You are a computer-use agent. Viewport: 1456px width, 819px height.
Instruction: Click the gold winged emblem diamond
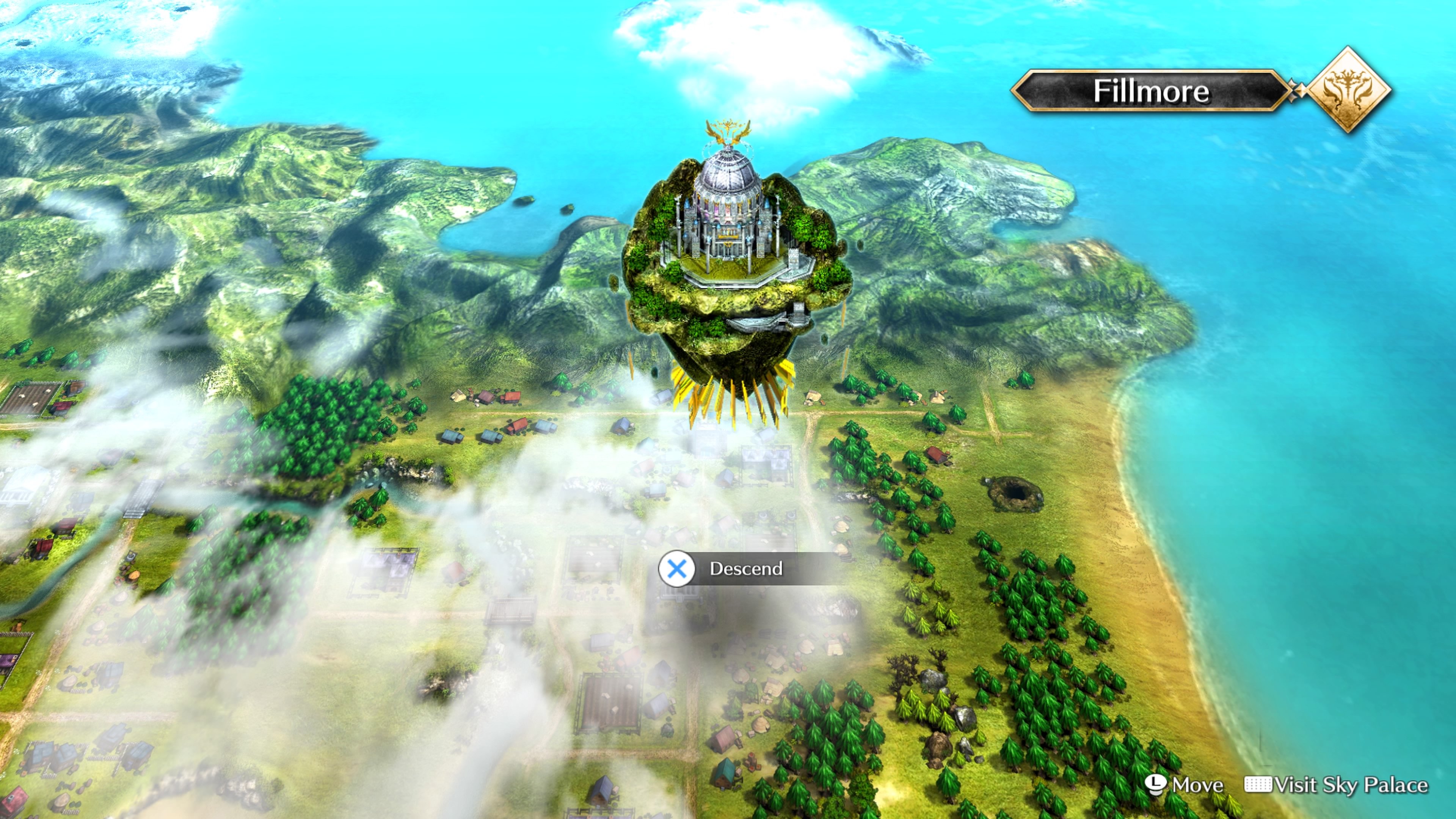[1349, 90]
